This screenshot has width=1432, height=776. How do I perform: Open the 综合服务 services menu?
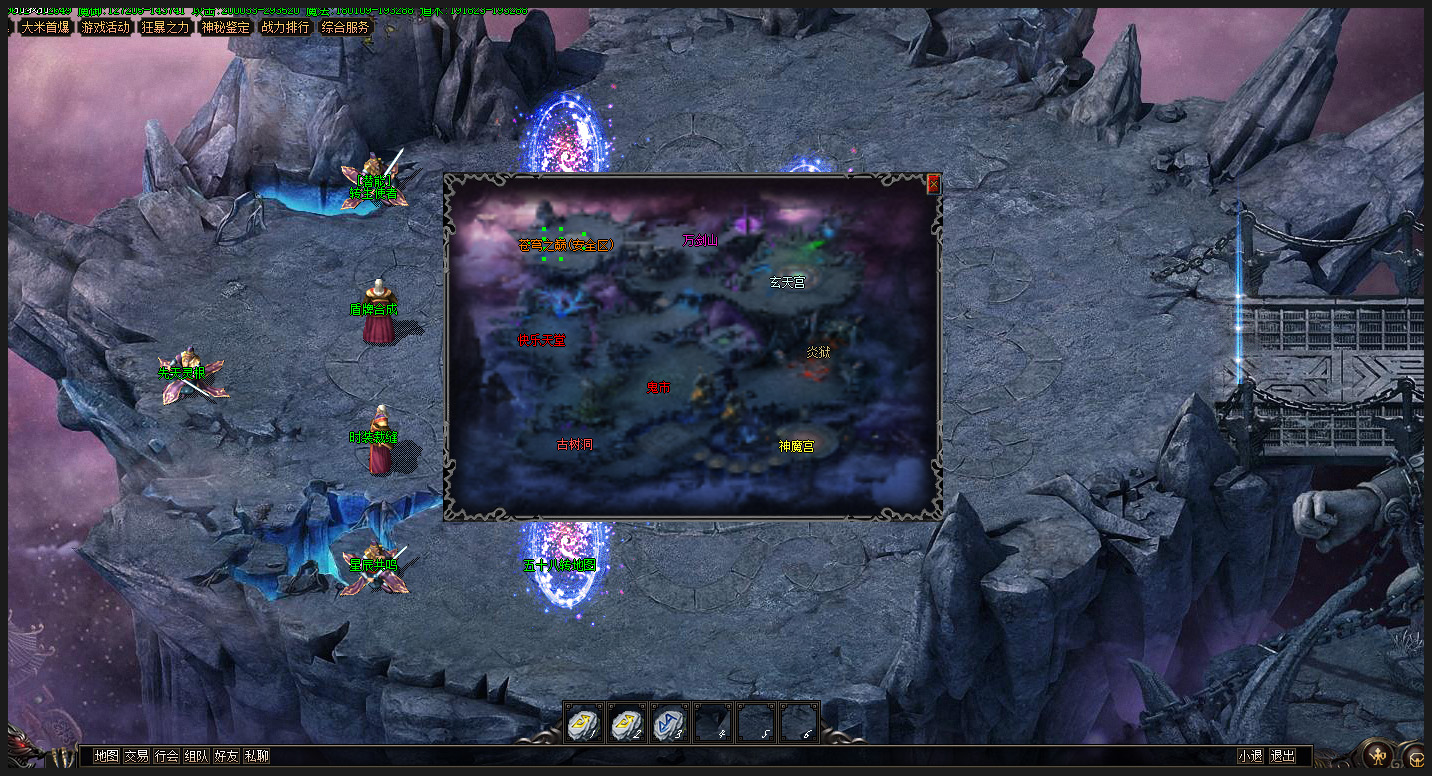pos(345,27)
